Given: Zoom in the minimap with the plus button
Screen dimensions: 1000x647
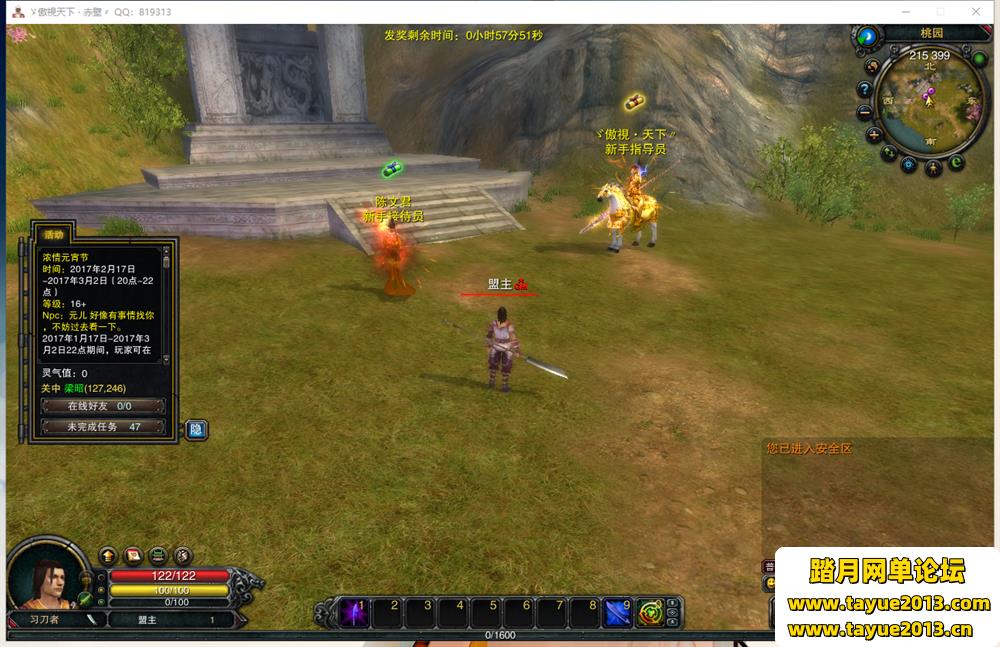Looking at the screenshot, I should click(x=874, y=135).
